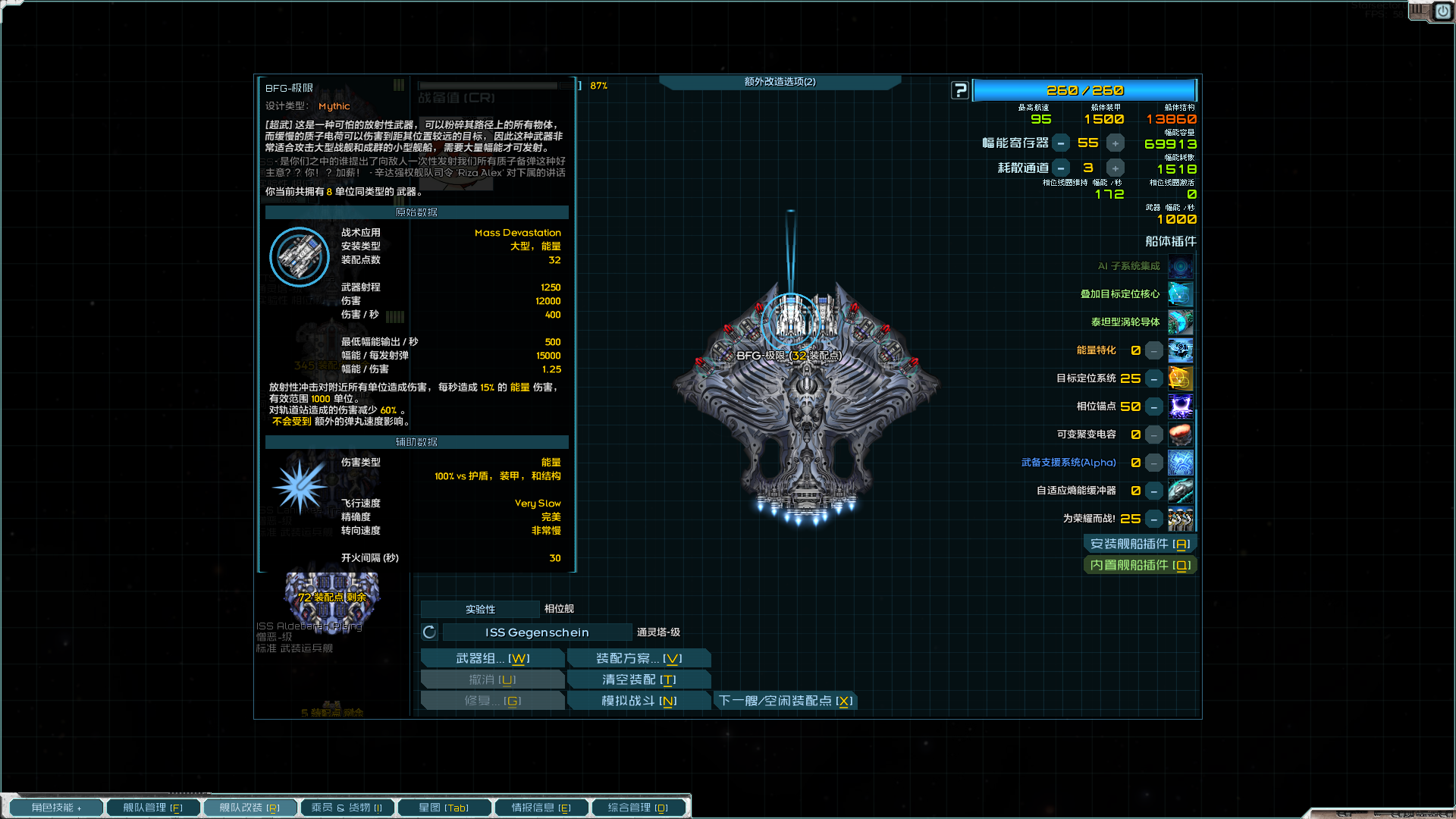
Task: Click the 可变聚变电容 plugin icon
Action: coord(1181,435)
